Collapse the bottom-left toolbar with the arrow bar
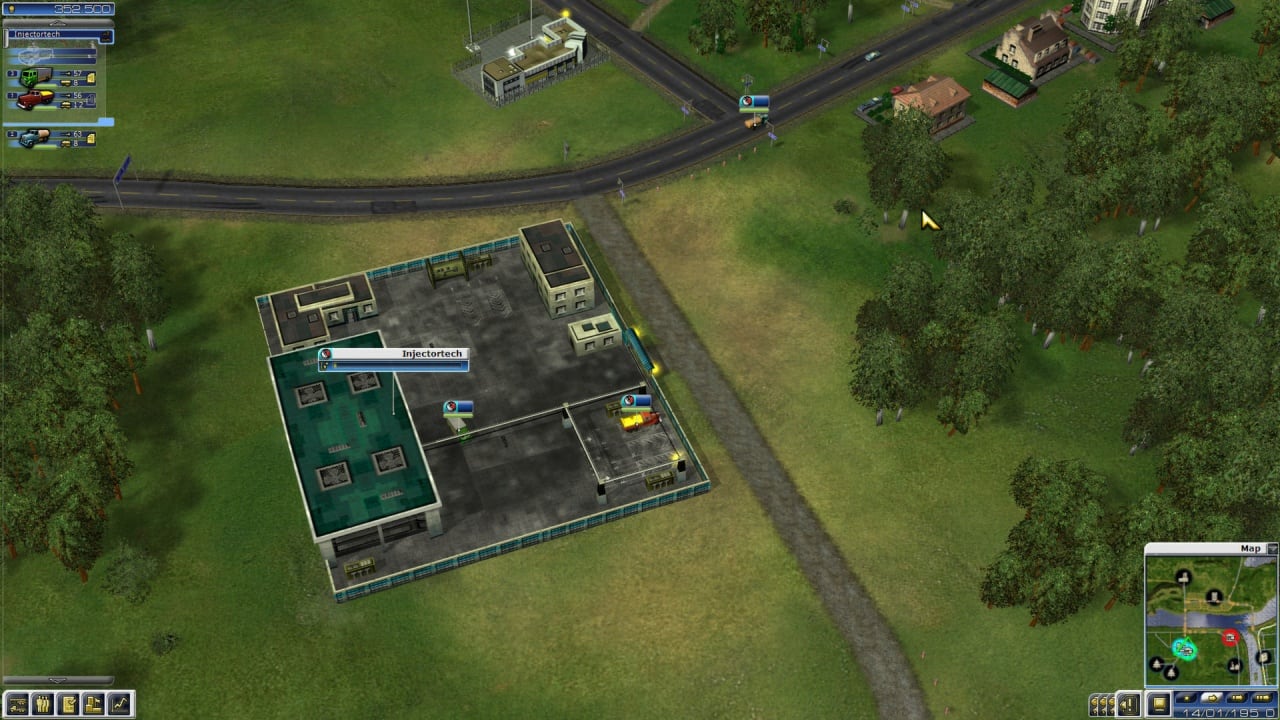 tap(58, 681)
